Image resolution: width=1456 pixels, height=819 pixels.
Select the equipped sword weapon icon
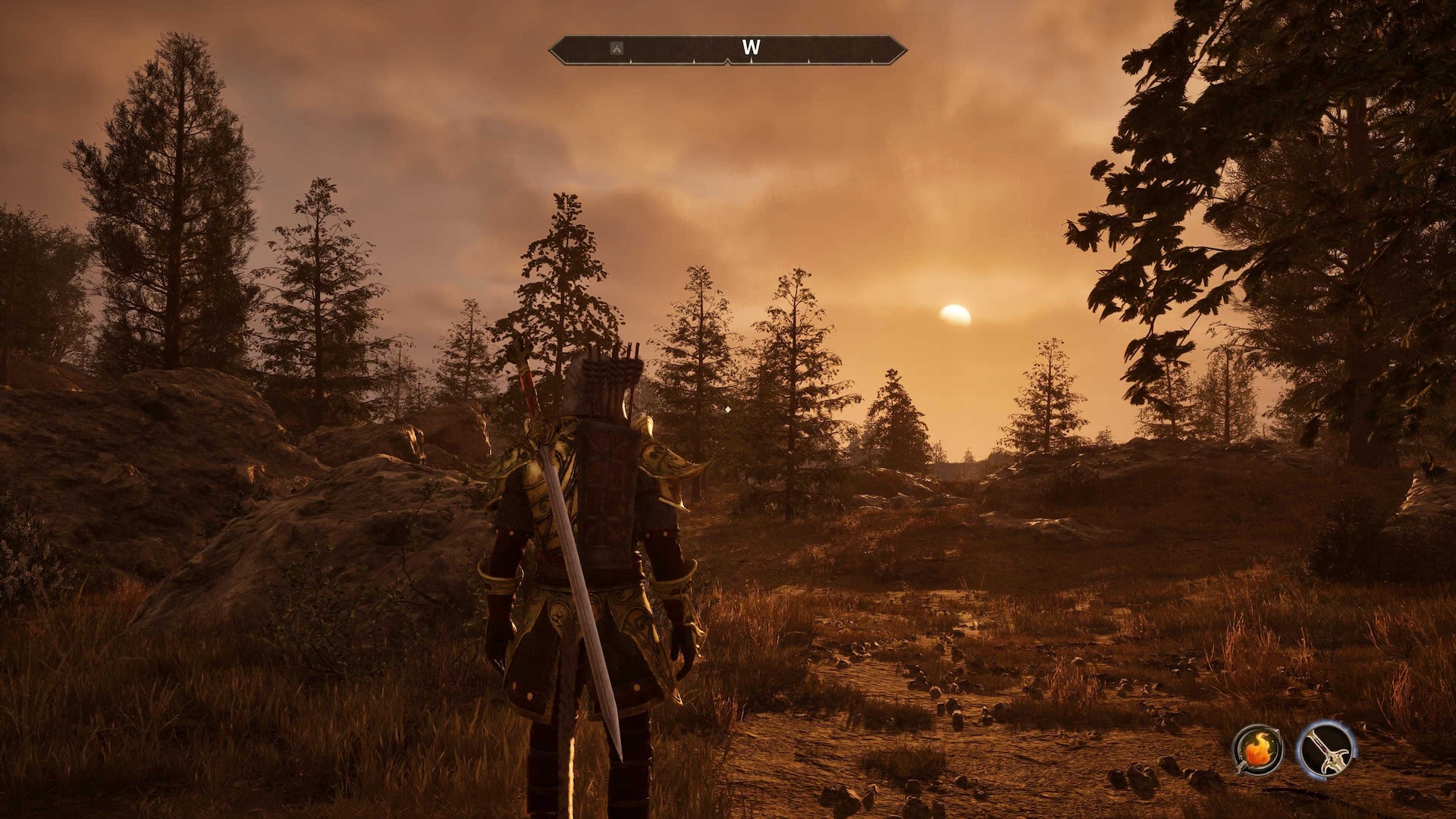[1326, 749]
